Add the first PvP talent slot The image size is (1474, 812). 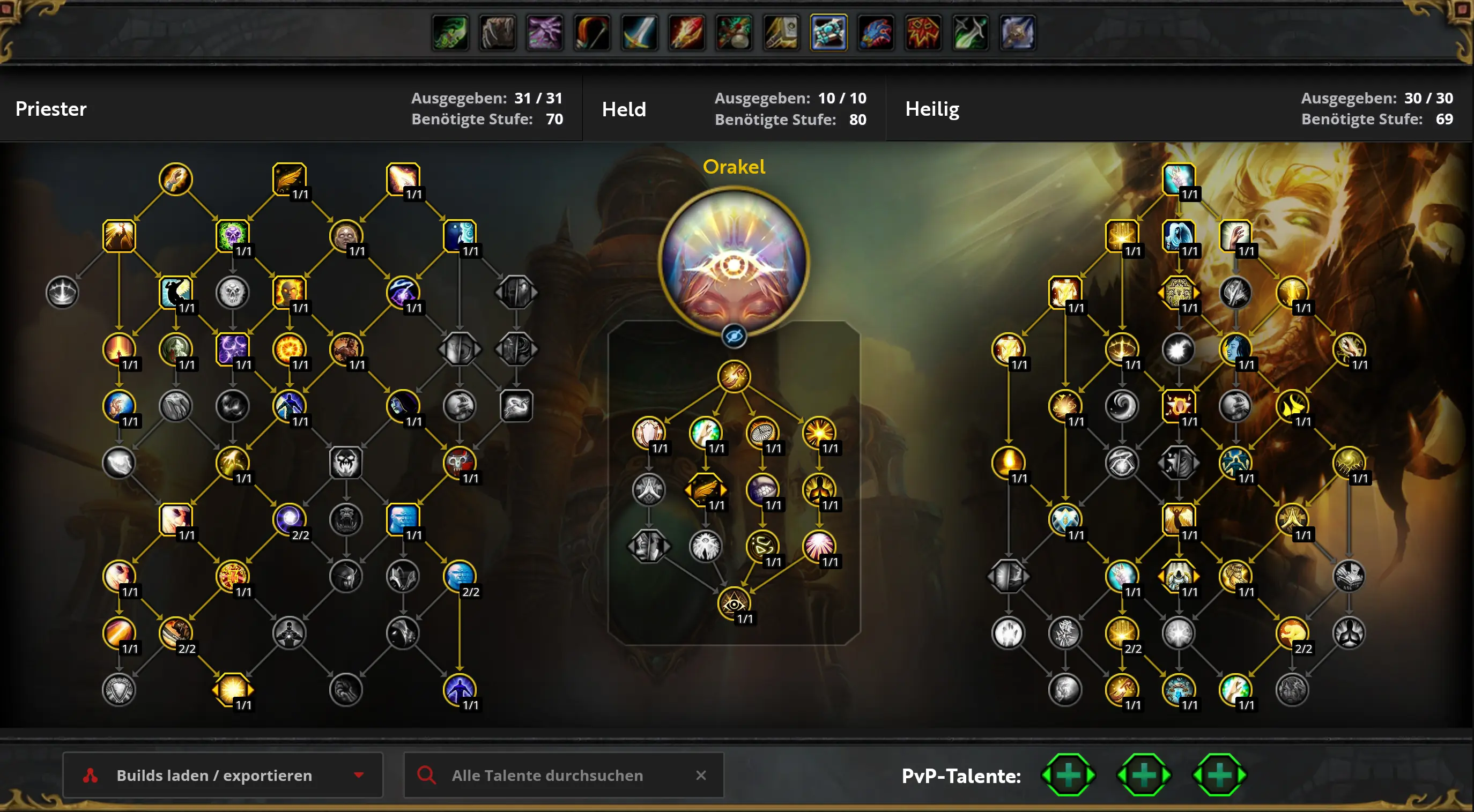(x=1068, y=775)
